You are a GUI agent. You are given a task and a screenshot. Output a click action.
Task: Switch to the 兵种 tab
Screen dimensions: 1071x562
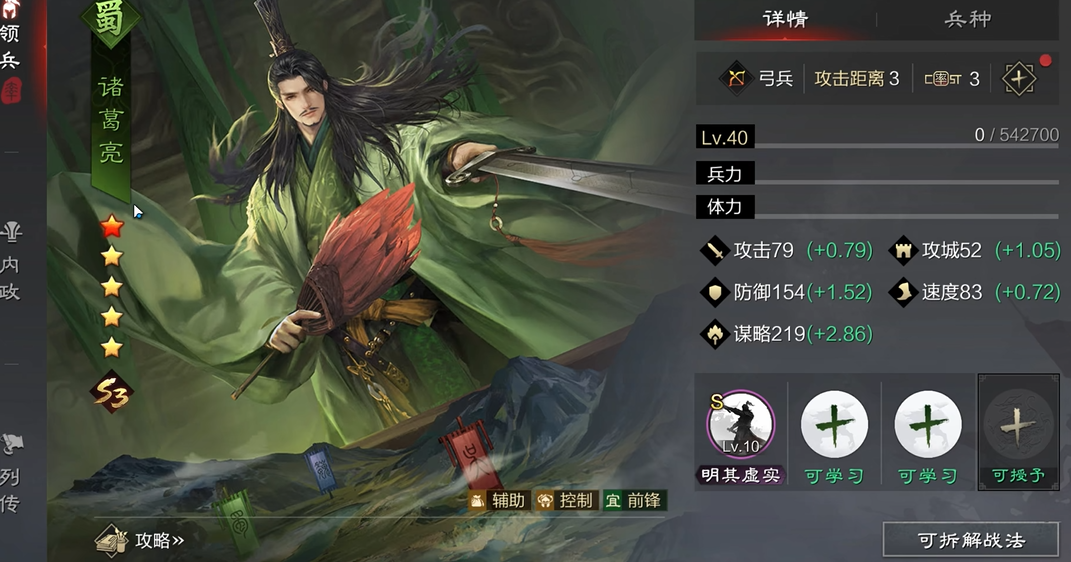pos(967,19)
